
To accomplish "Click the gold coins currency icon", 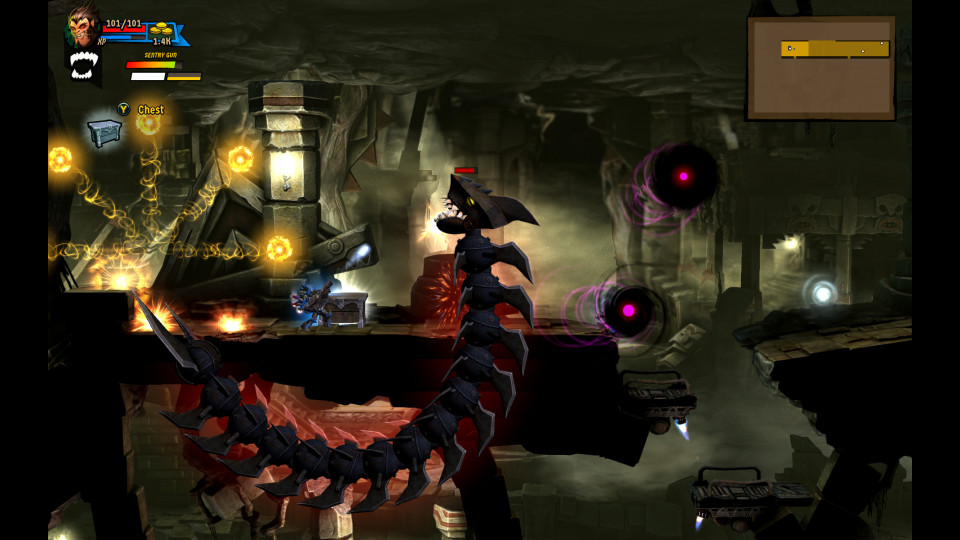I will (x=162, y=32).
